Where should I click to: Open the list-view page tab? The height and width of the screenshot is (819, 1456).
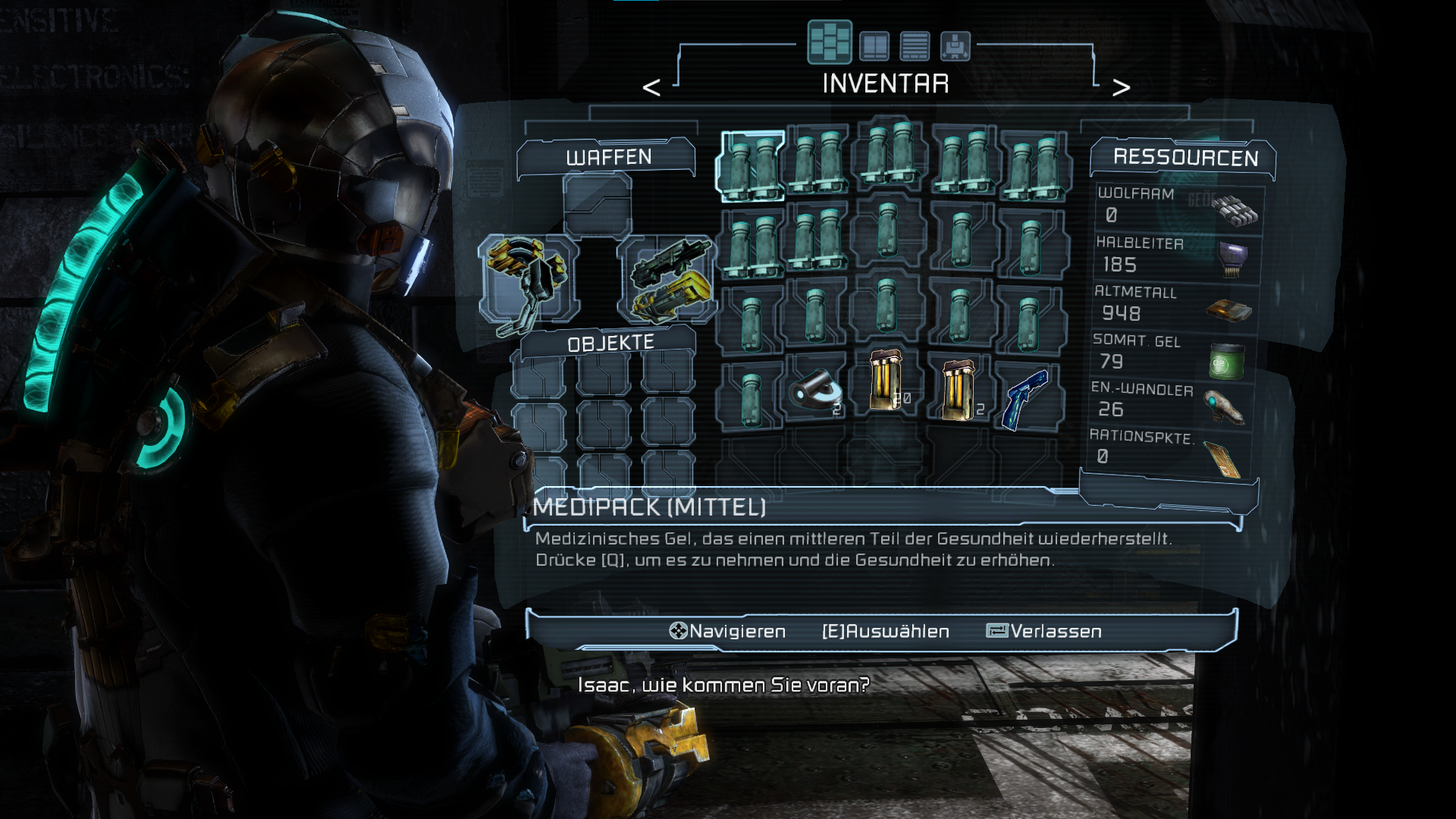pos(915,45)
